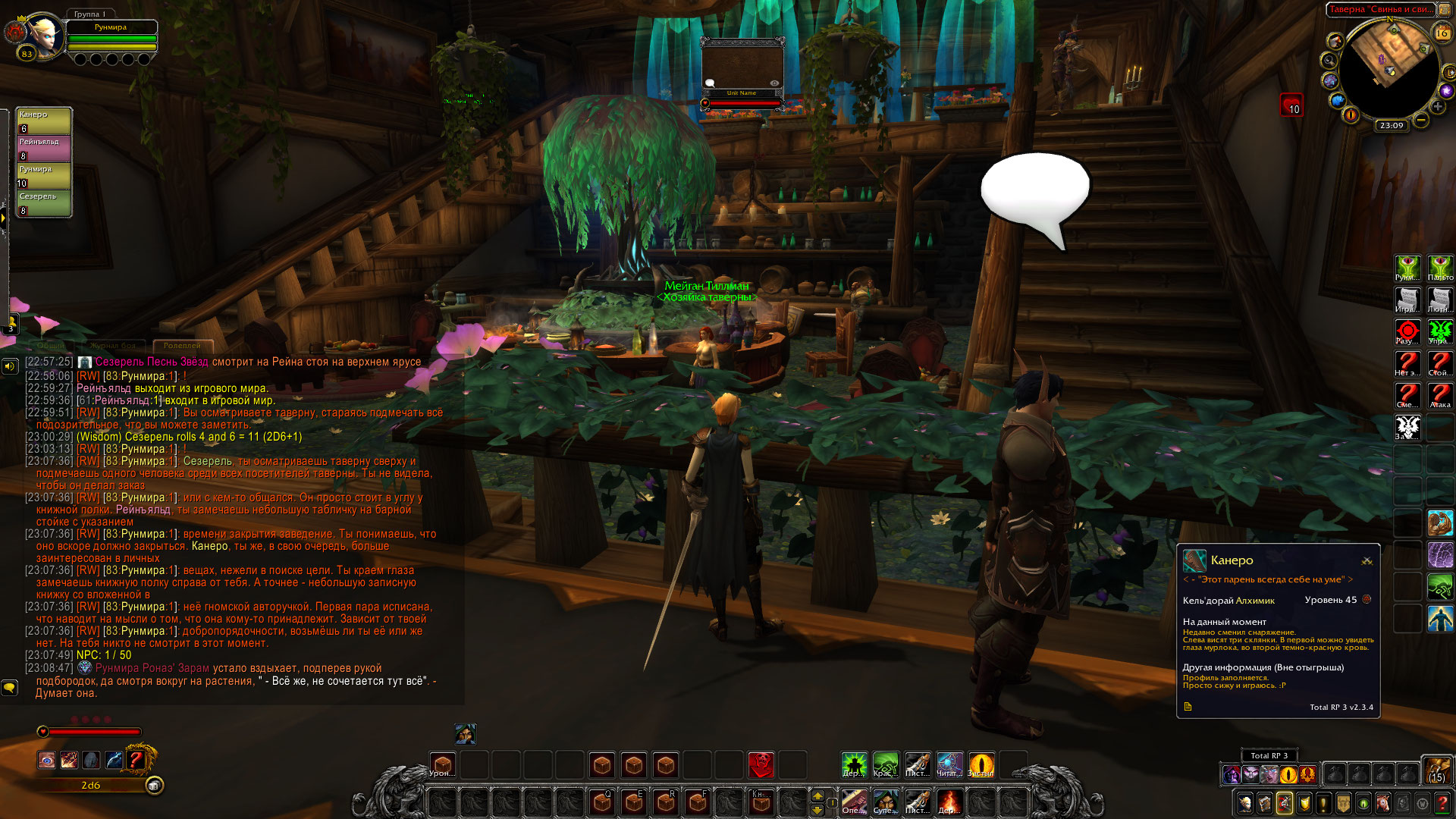Screen dimensions: 1456x819
Task: Toggle the chat voice speaker button
Action: [10, 367]
